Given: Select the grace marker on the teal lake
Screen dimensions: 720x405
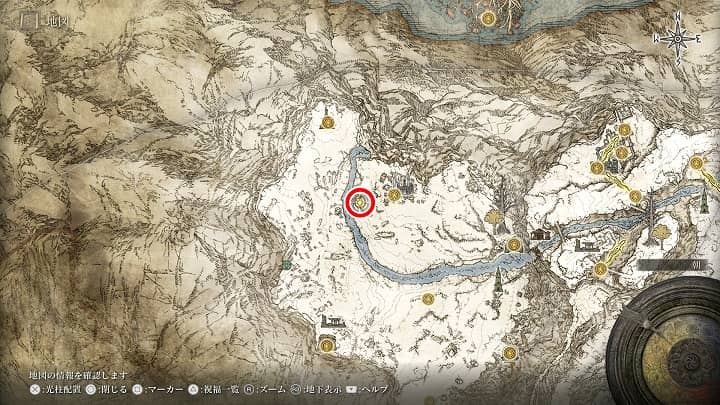Looking at the screenshot, I should 488,17.
